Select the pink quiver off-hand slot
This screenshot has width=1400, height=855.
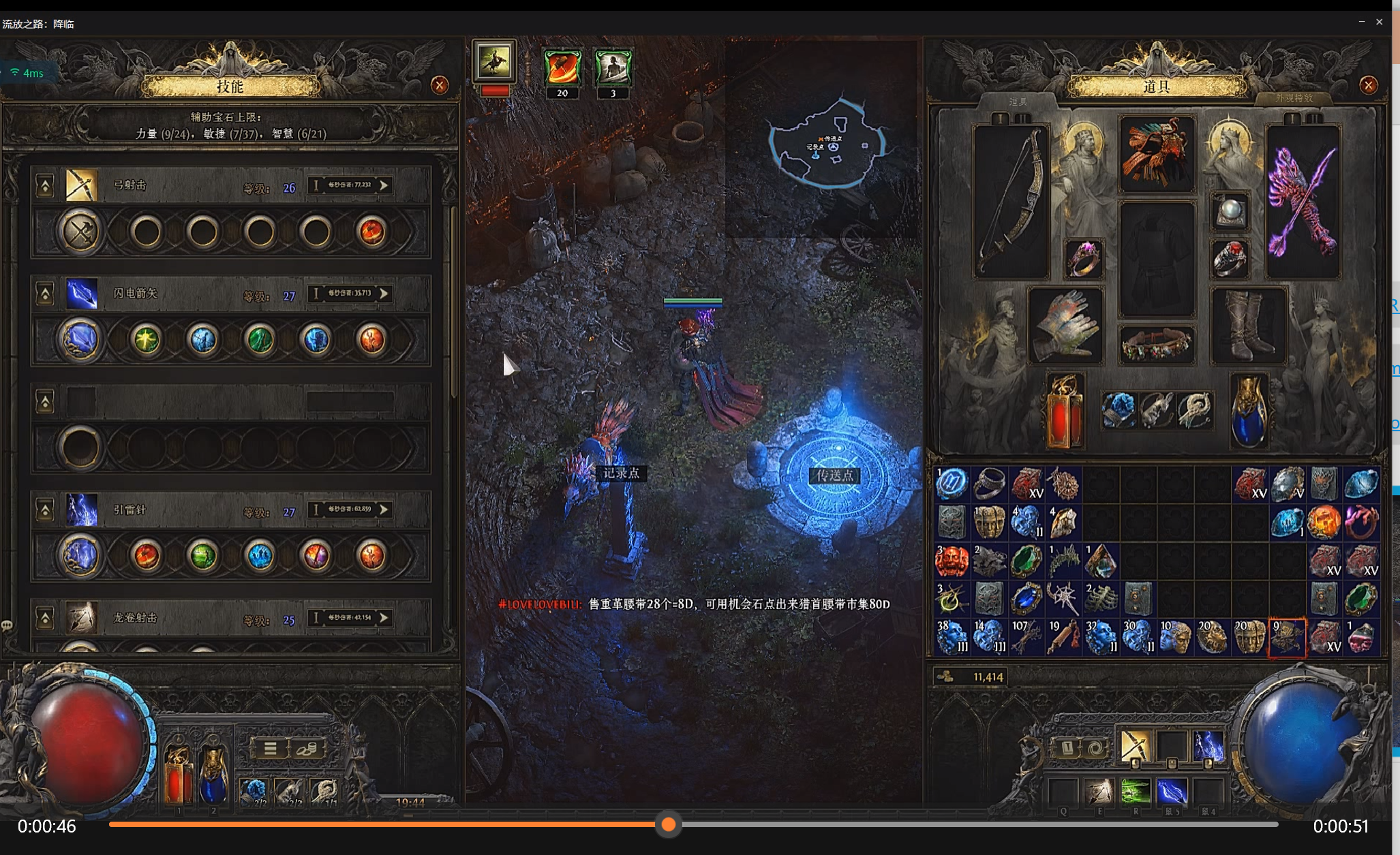[1302, 202]
